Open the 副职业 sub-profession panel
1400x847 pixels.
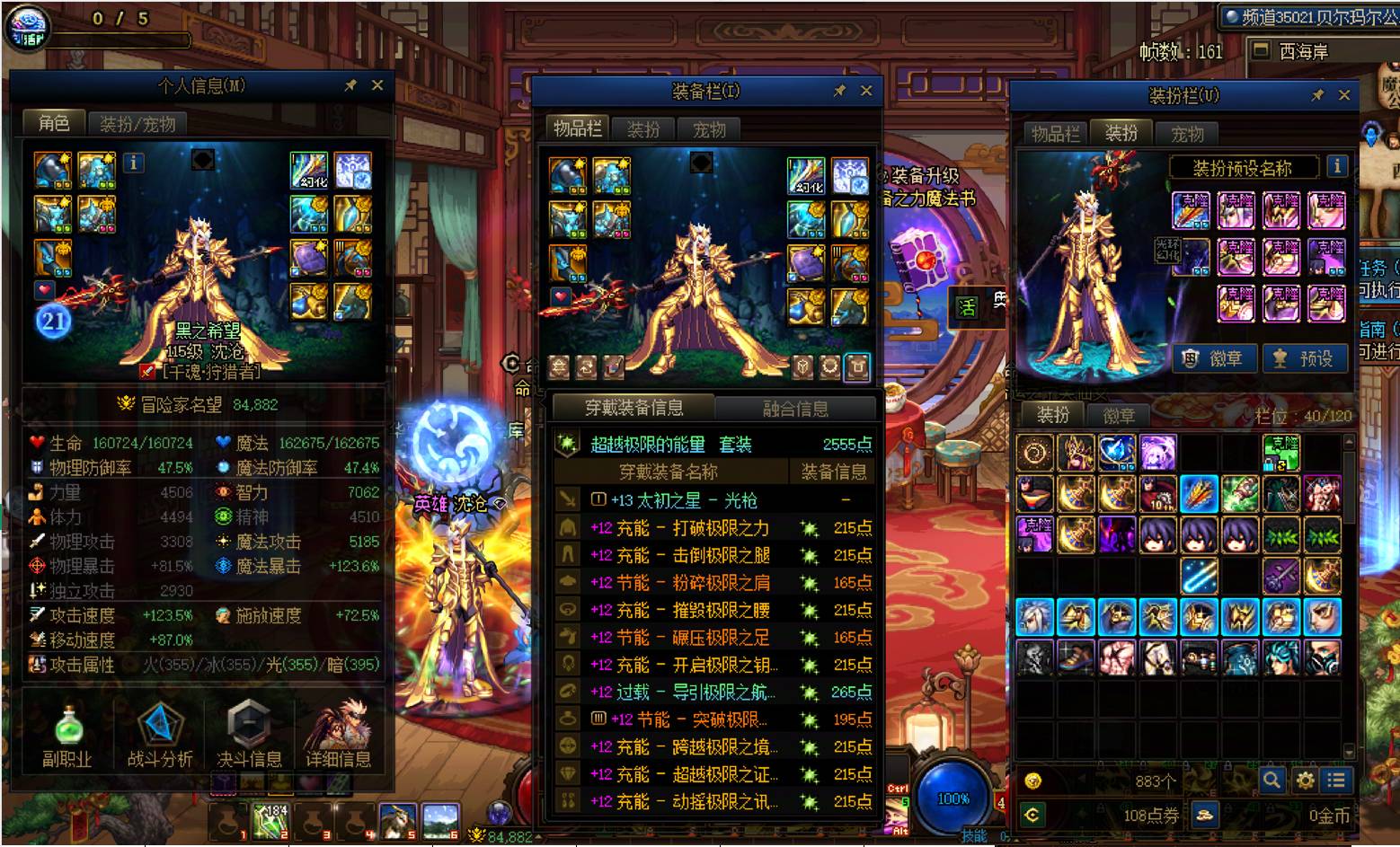pyautogui.click(x=67, y=737)
